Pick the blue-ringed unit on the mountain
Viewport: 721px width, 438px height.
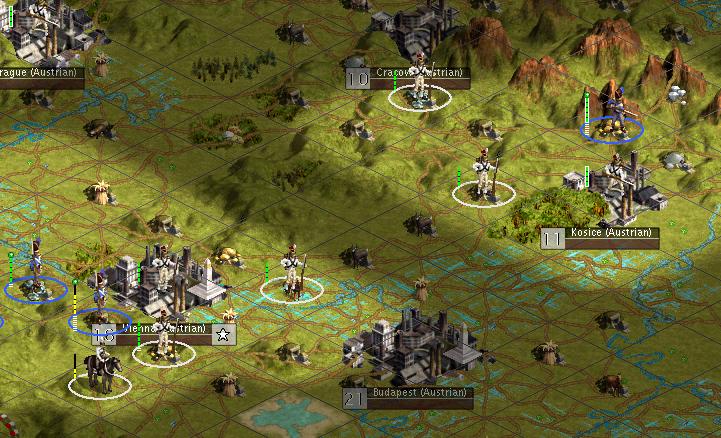click(x=614, y=118)
